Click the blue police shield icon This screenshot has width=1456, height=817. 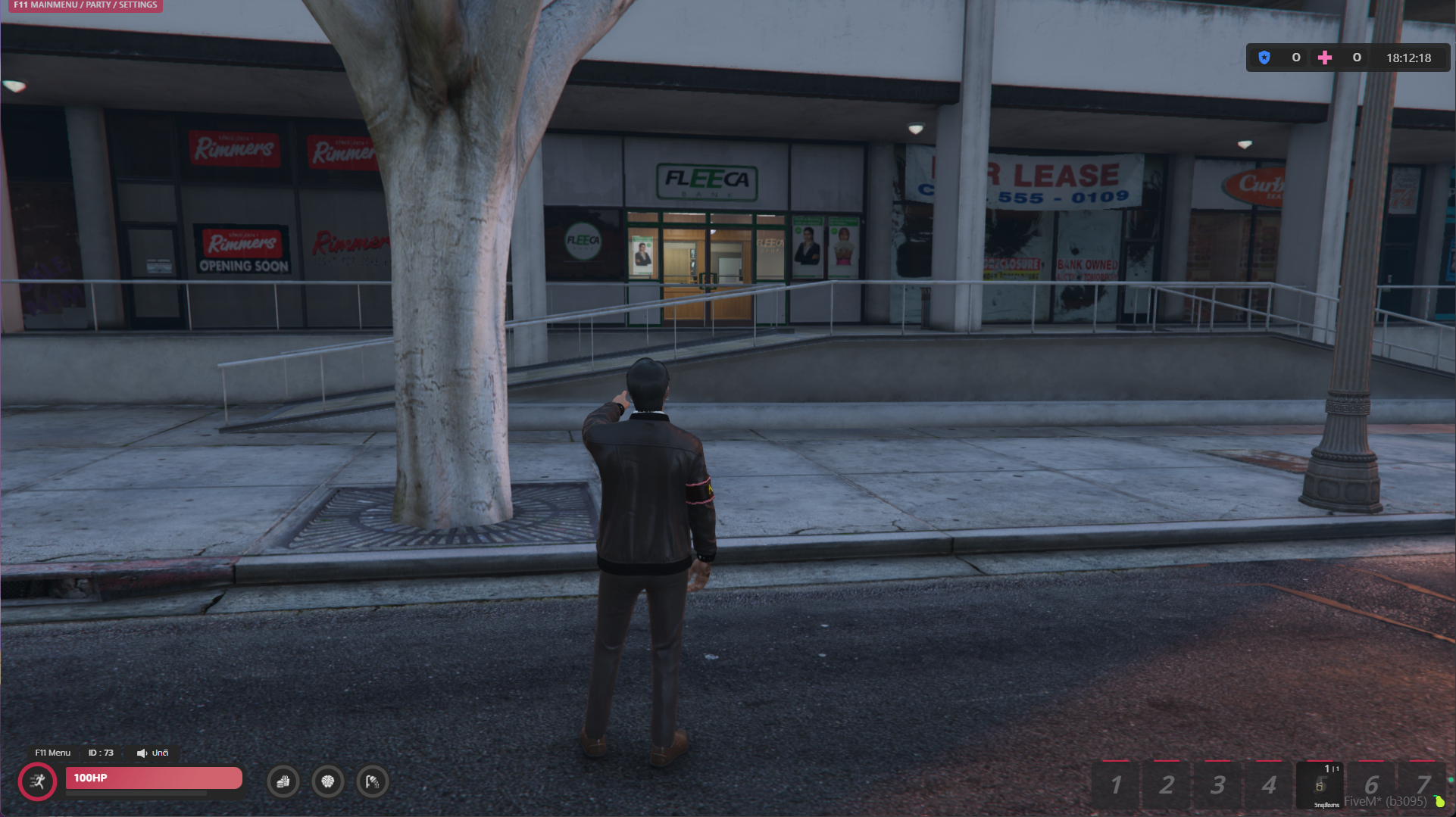pyautogui.click(x=1264, y=58)
